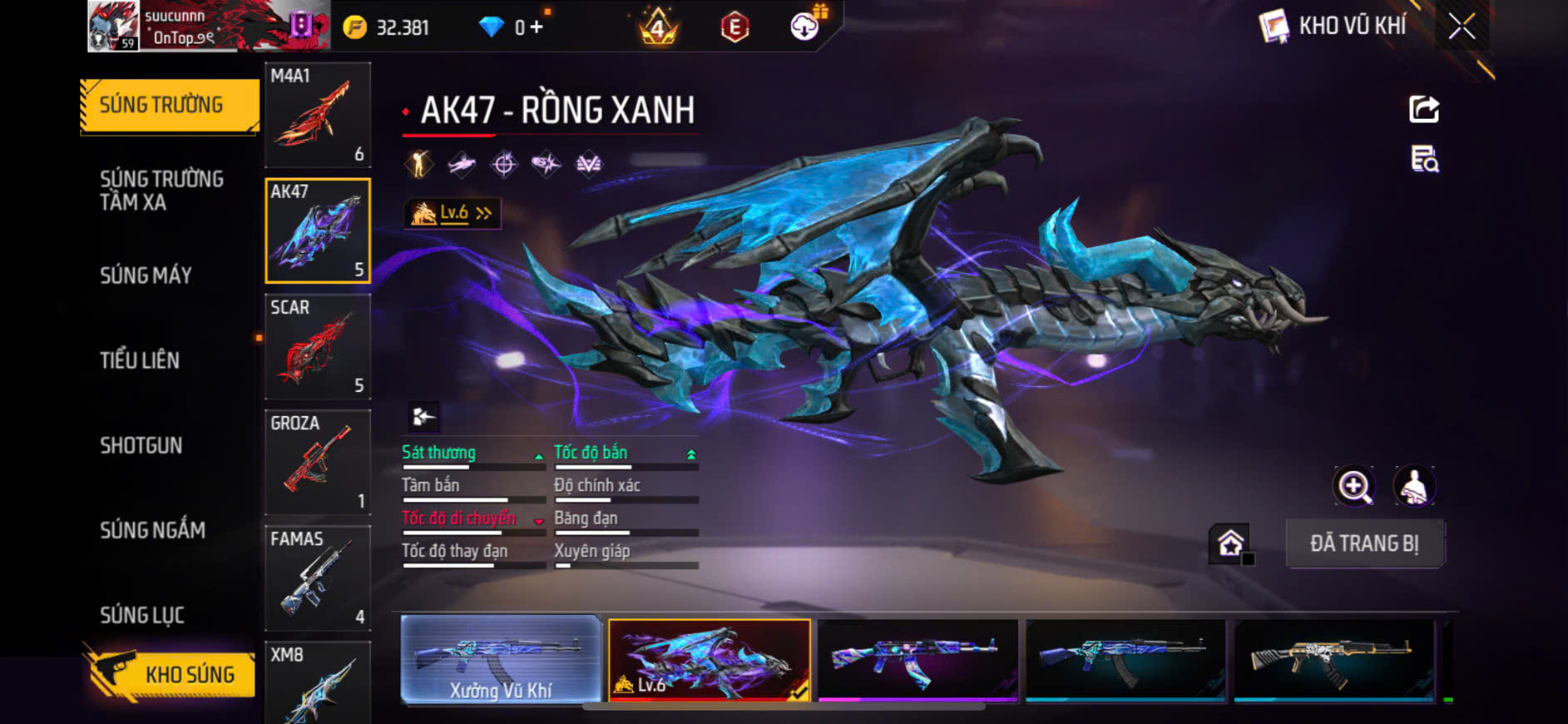
Task: Switch to Súng Ngắm category
Action: pos(153,530)
